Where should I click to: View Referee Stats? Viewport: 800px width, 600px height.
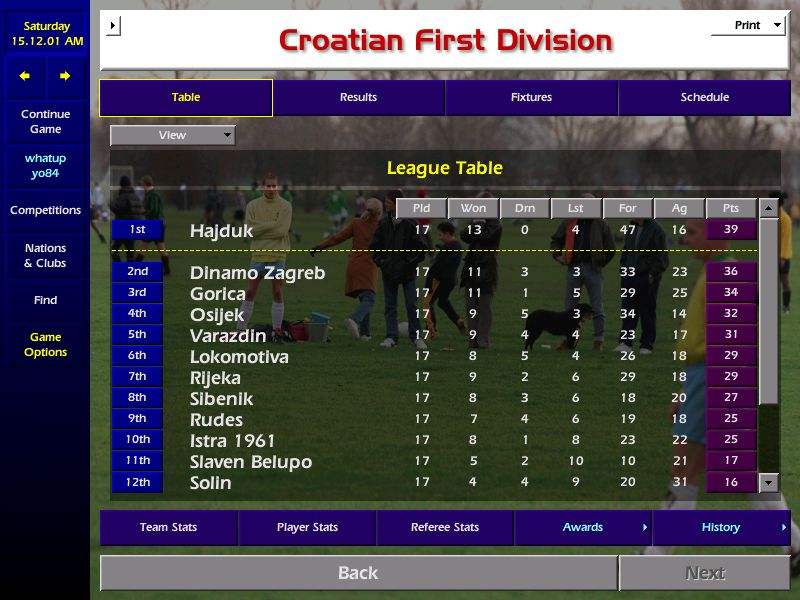[445, 528]
